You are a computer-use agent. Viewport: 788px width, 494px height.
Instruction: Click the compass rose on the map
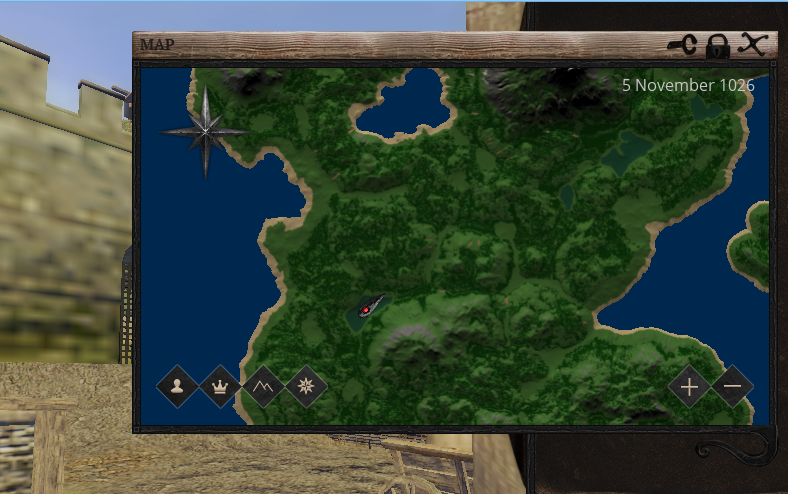[205, 131]
